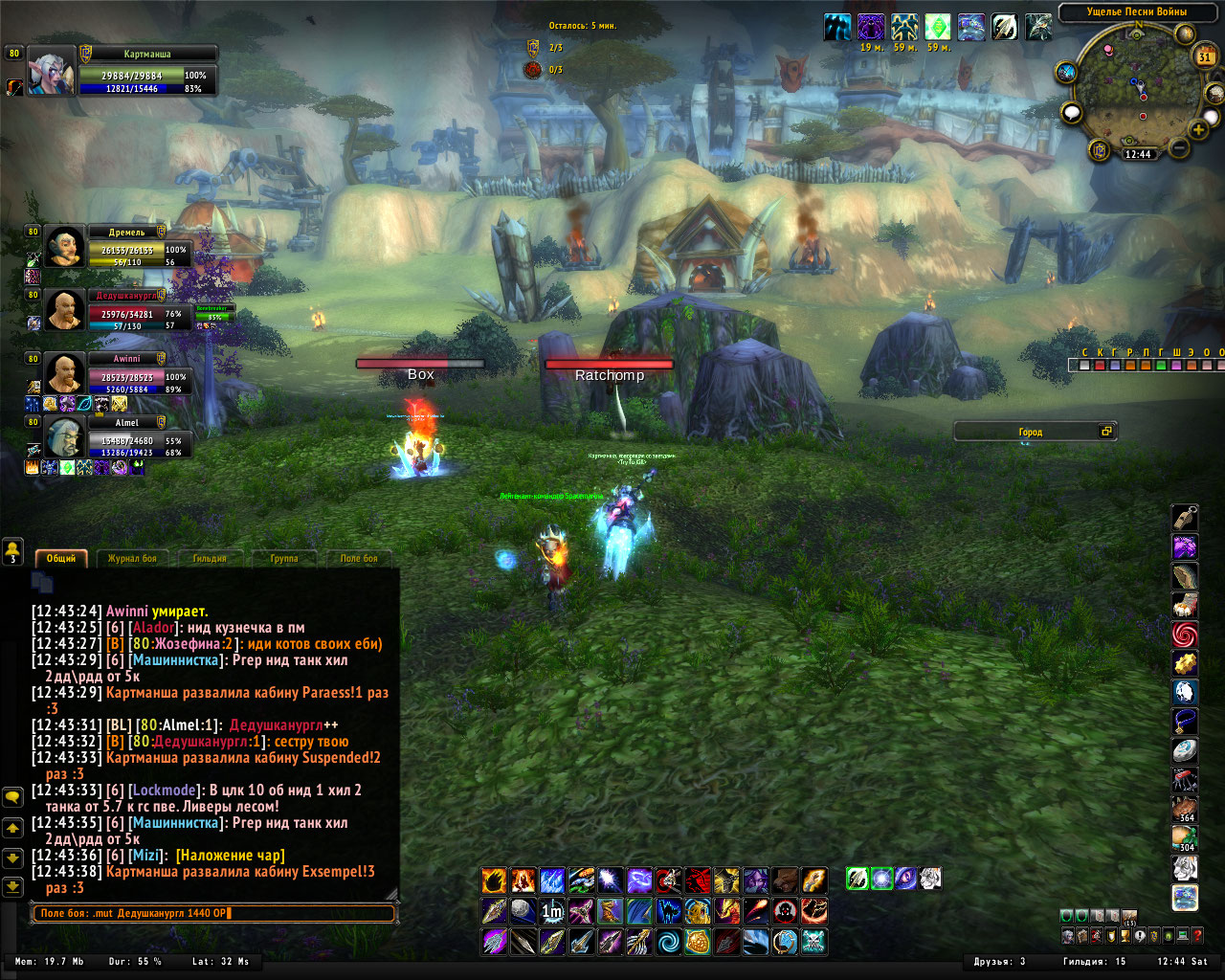Open the social friends button above chat
Viewport: 1225px width, 980px height.
[12, 550]
